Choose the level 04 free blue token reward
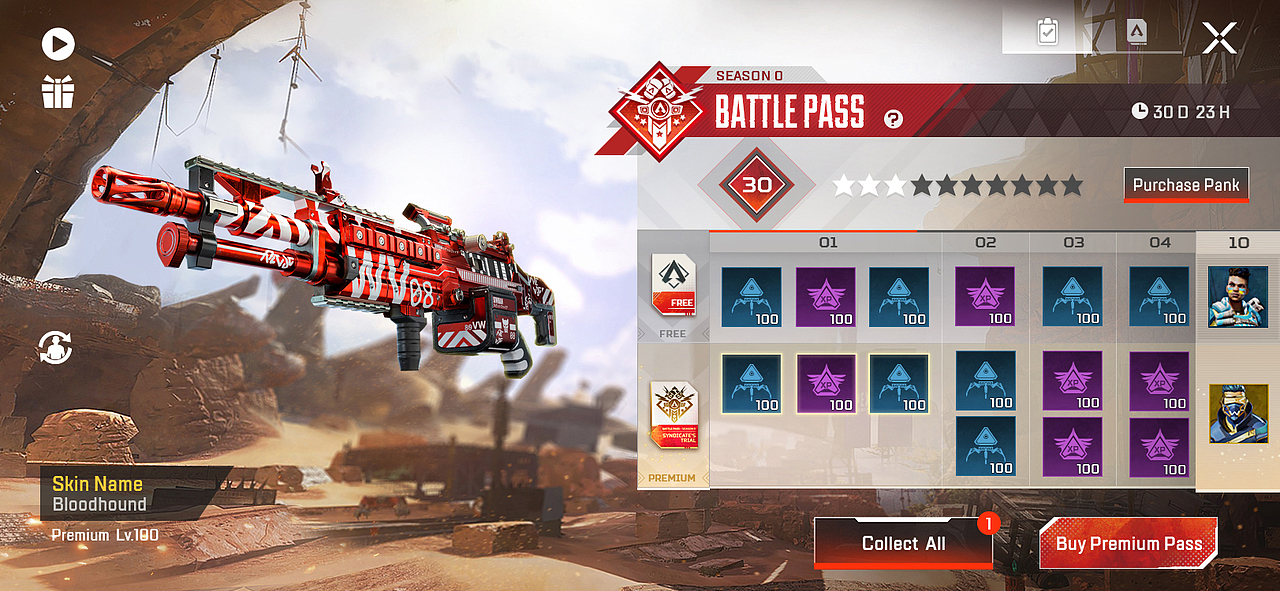The height and width of the screenshot is (591, 1280). click(1159, 296)
